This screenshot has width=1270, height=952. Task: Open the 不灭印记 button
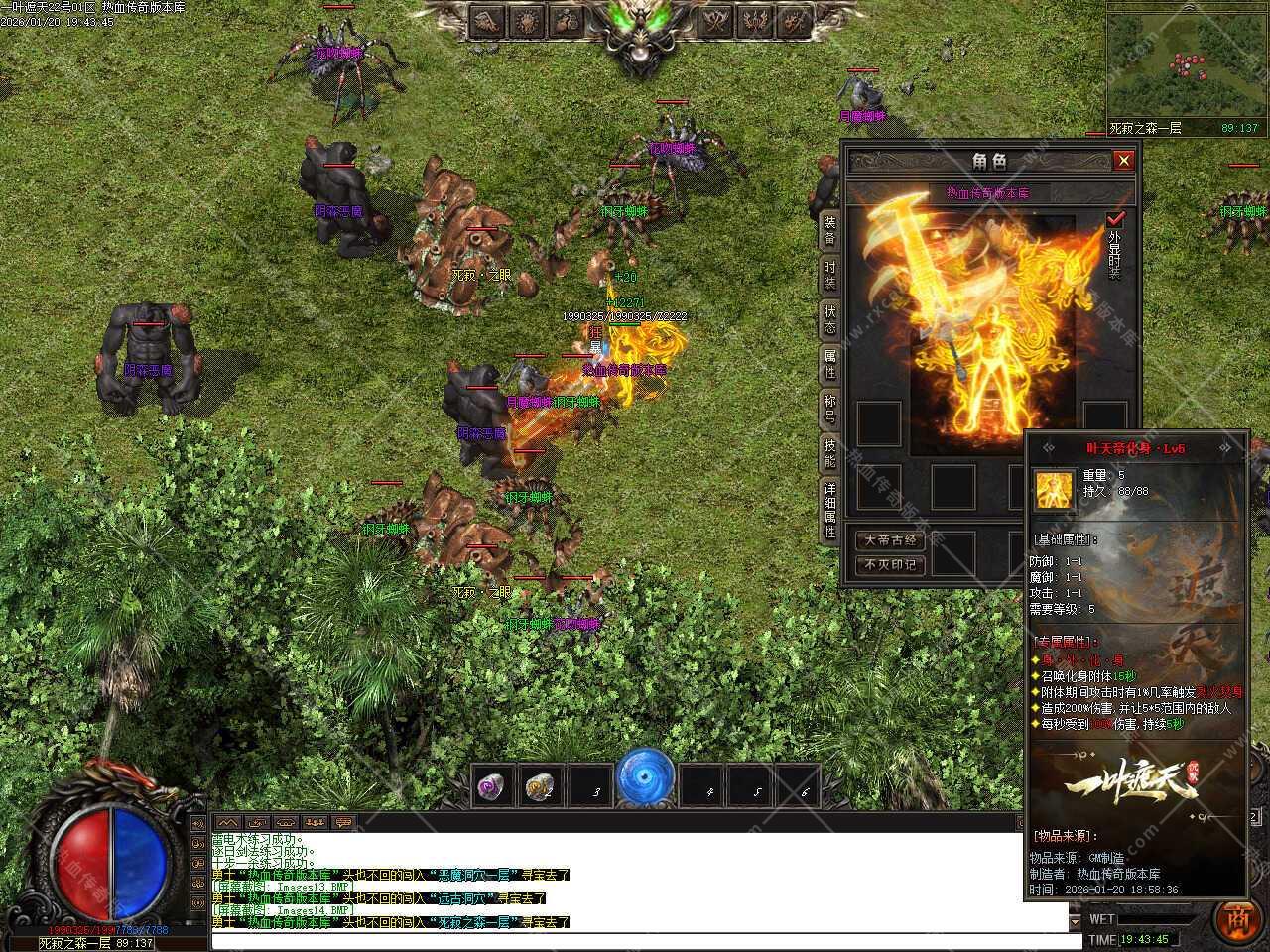point(890,565)
